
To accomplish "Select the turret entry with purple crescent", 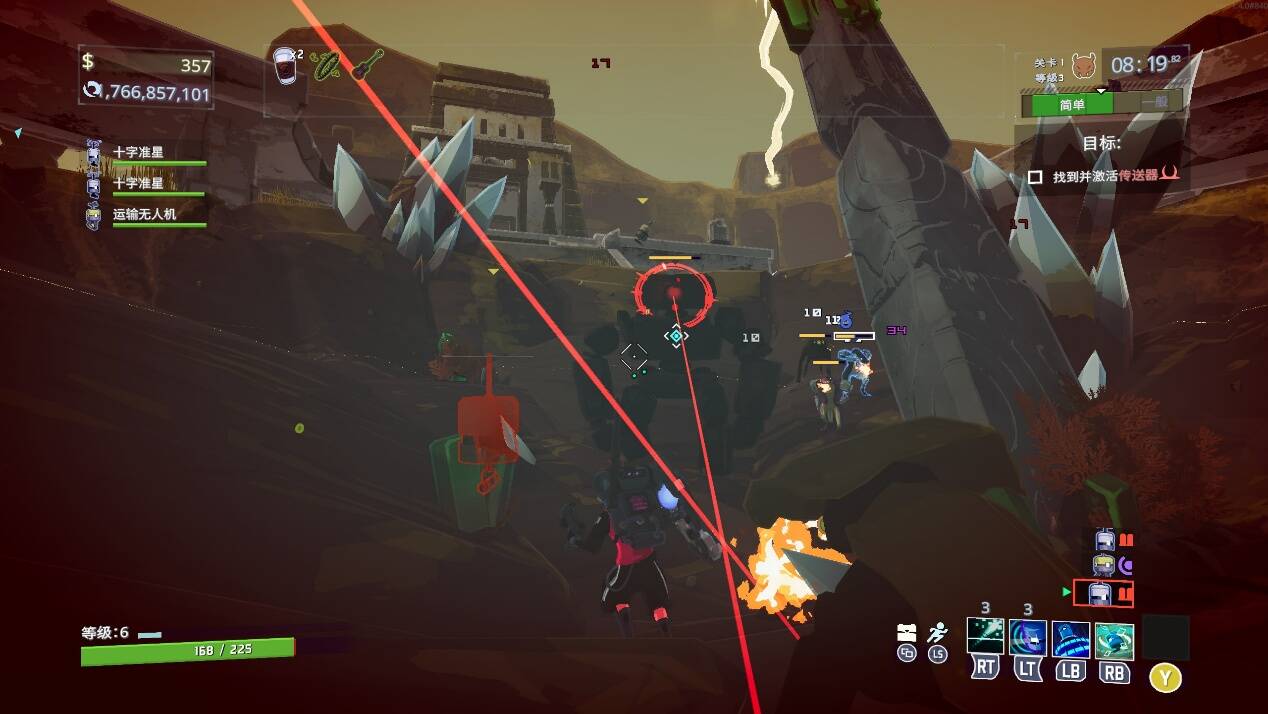I will point(1106,566).
